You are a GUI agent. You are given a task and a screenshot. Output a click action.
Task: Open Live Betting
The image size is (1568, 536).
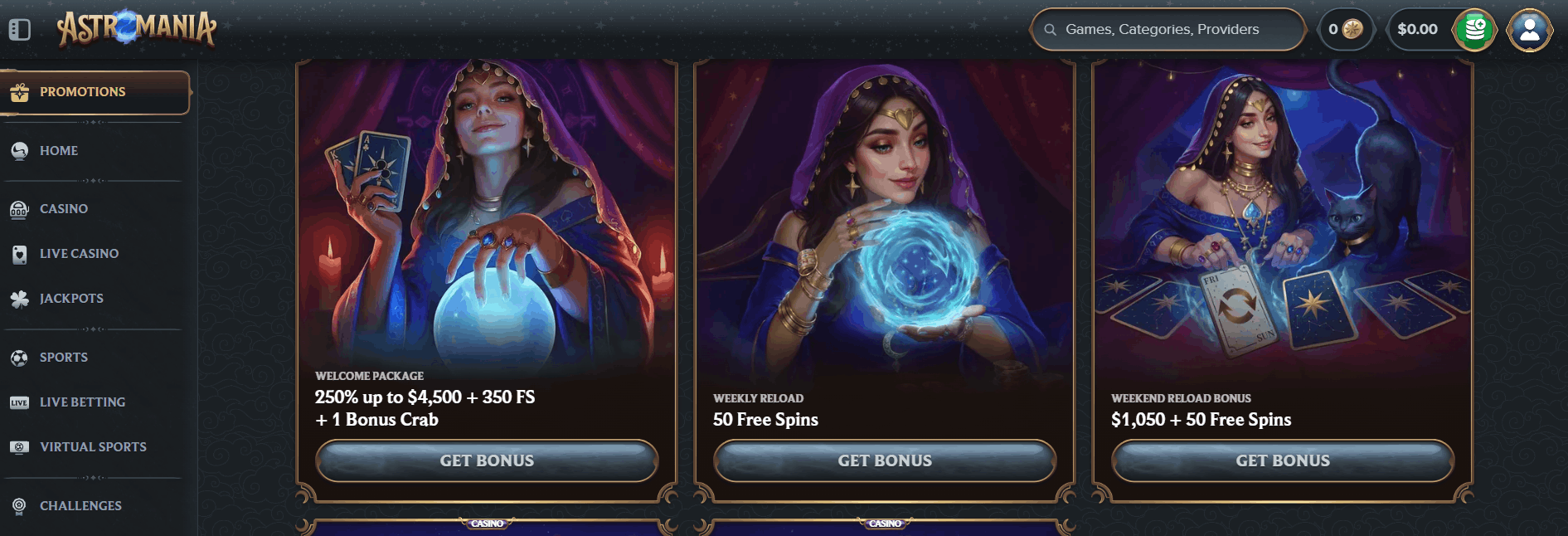click(x=82, y=402)
